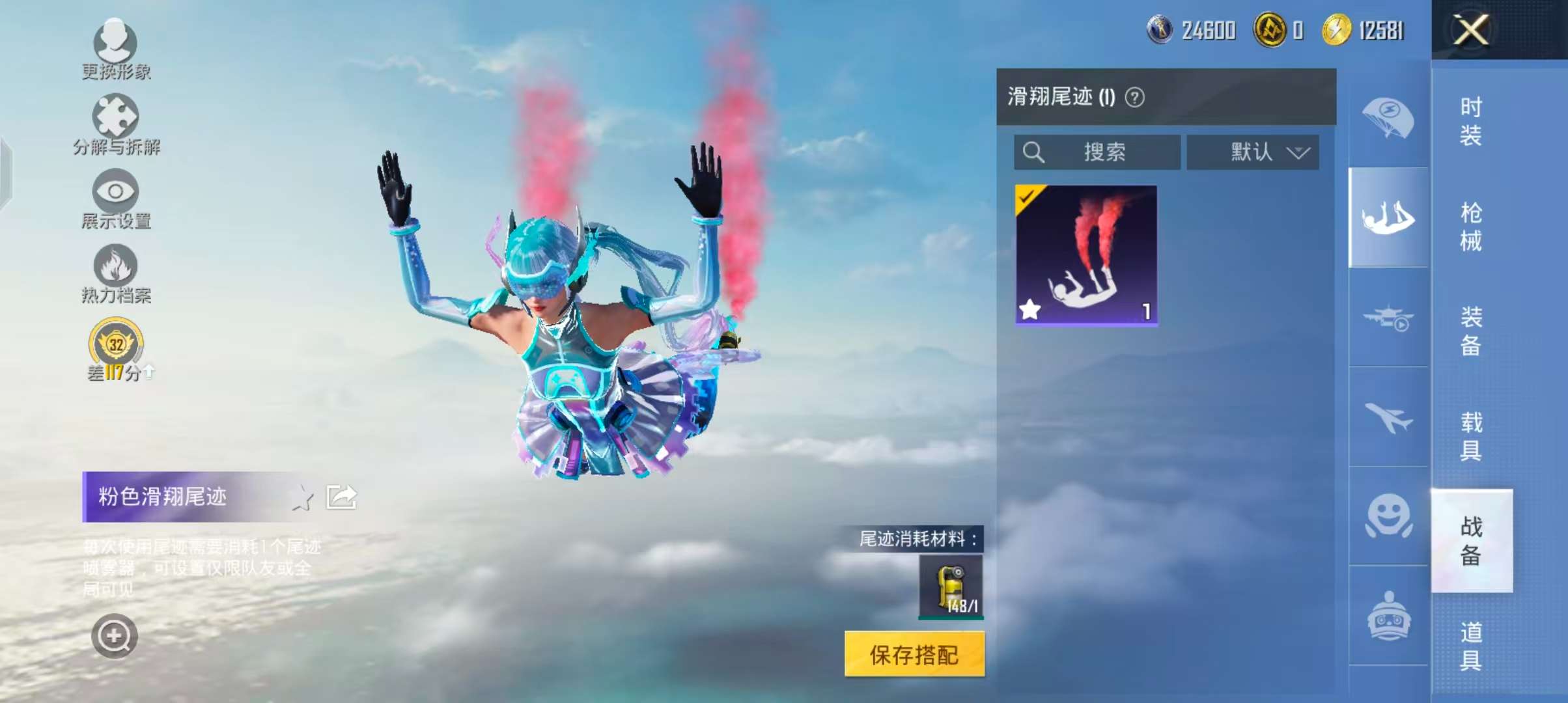Select the skydiving trail category icon
The image size is (1568, 703).
pyautogui.click(x=1387, y=218)
